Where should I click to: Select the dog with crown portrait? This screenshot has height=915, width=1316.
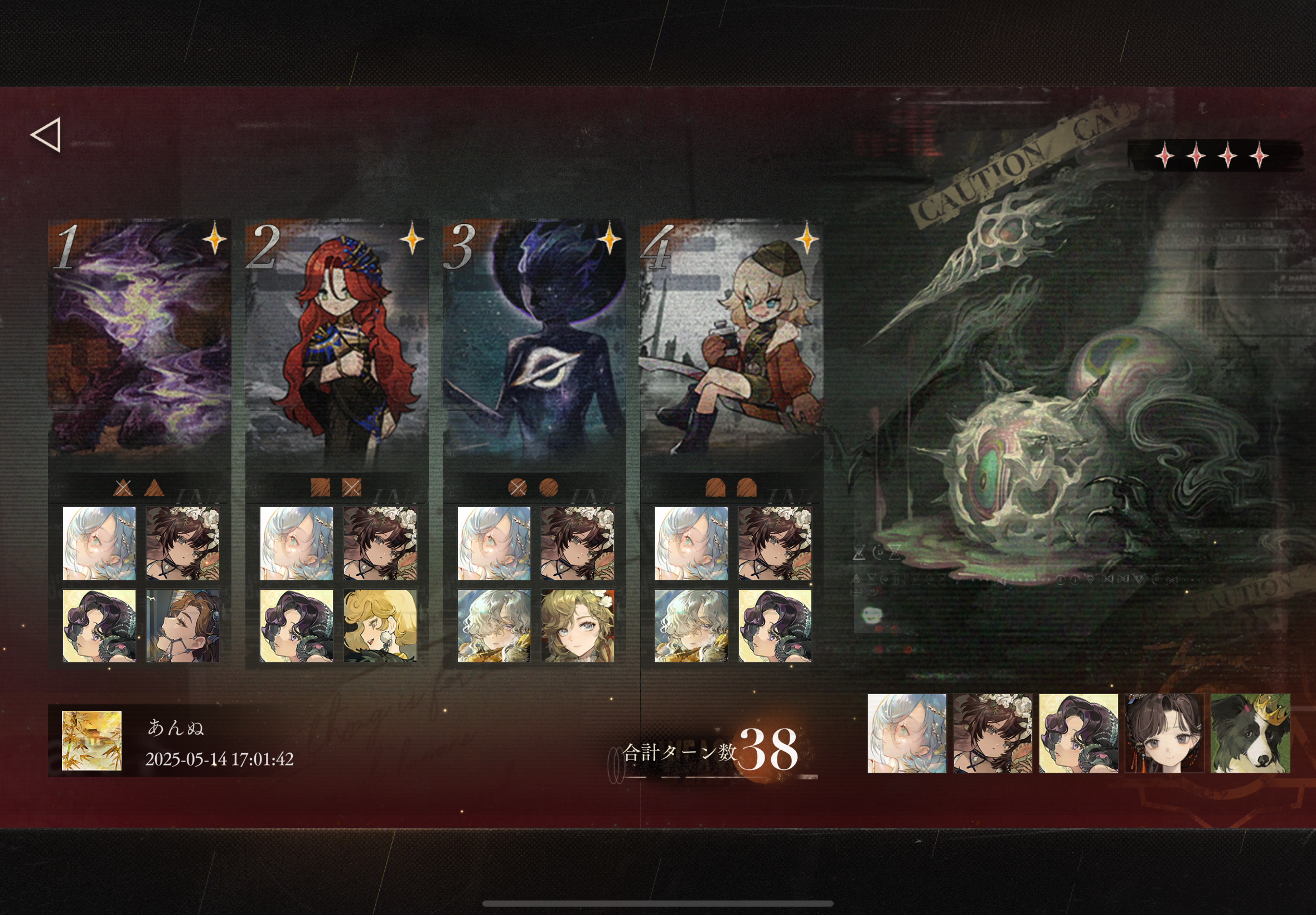[1250, 733]
